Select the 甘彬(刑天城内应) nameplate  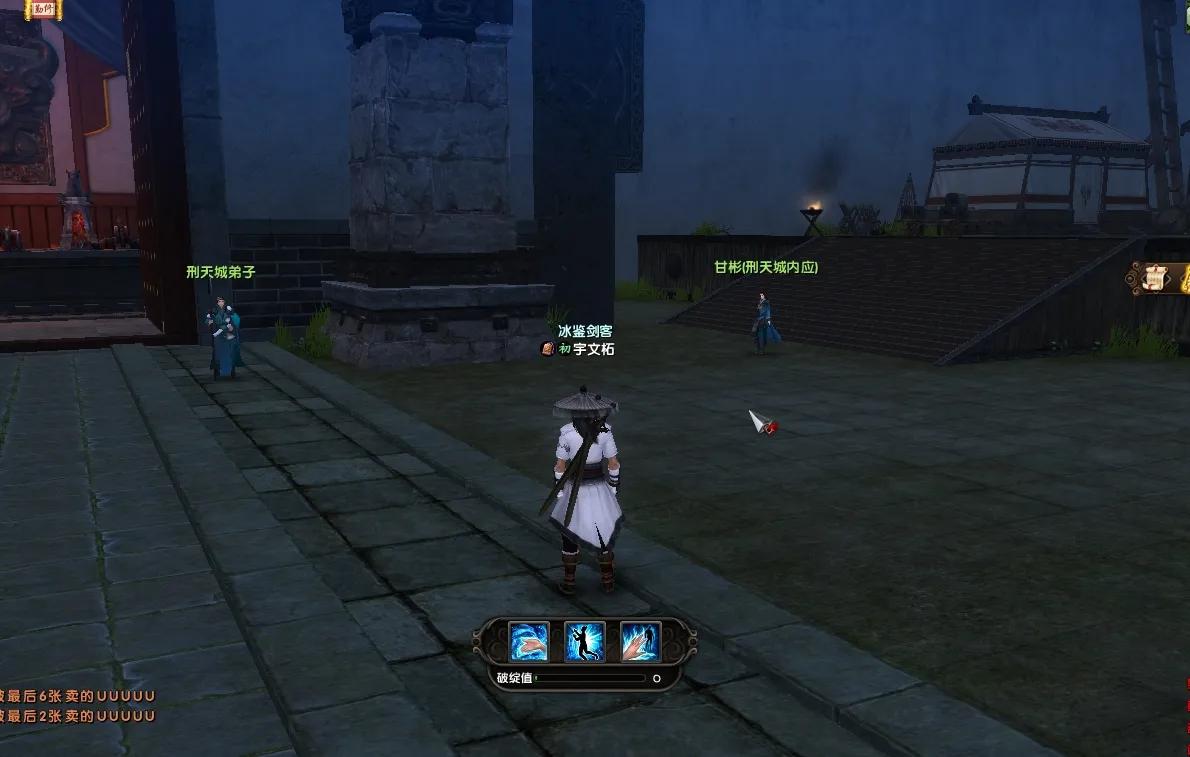pos(766,267)
